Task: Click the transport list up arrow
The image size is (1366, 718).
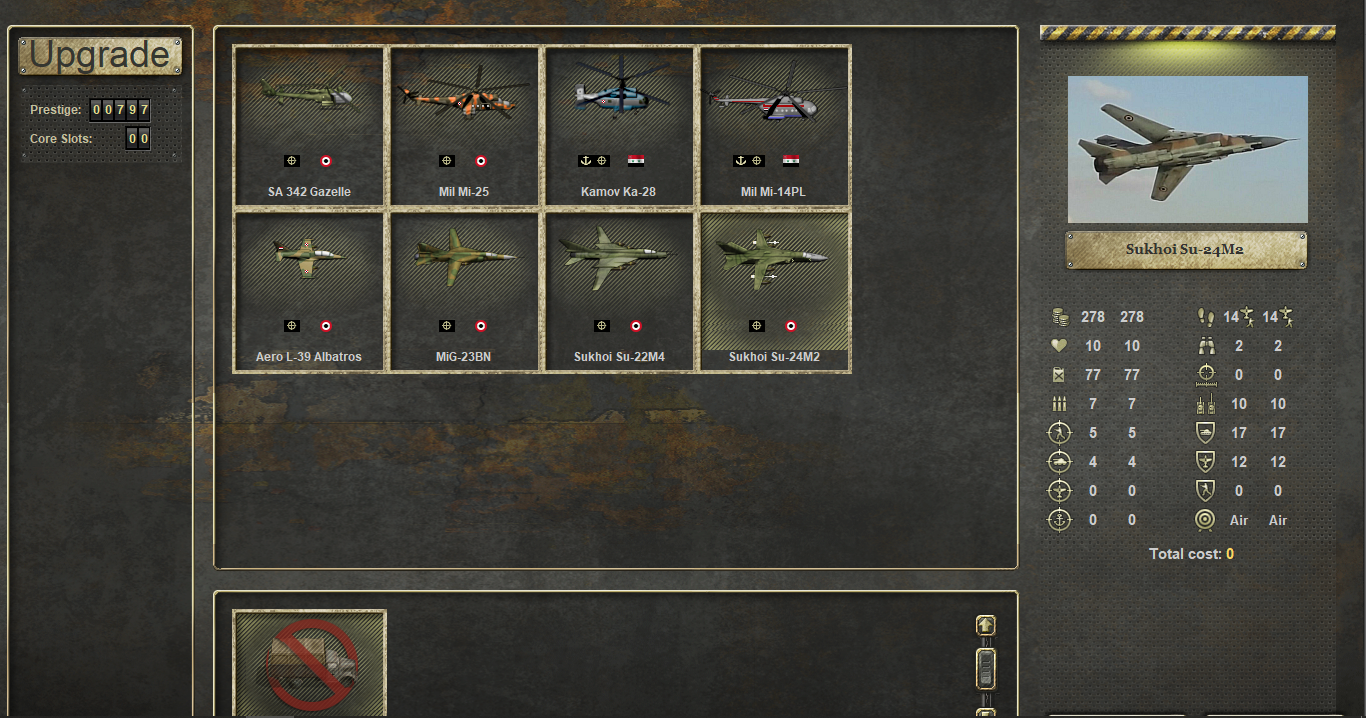Action: (986, 626)
